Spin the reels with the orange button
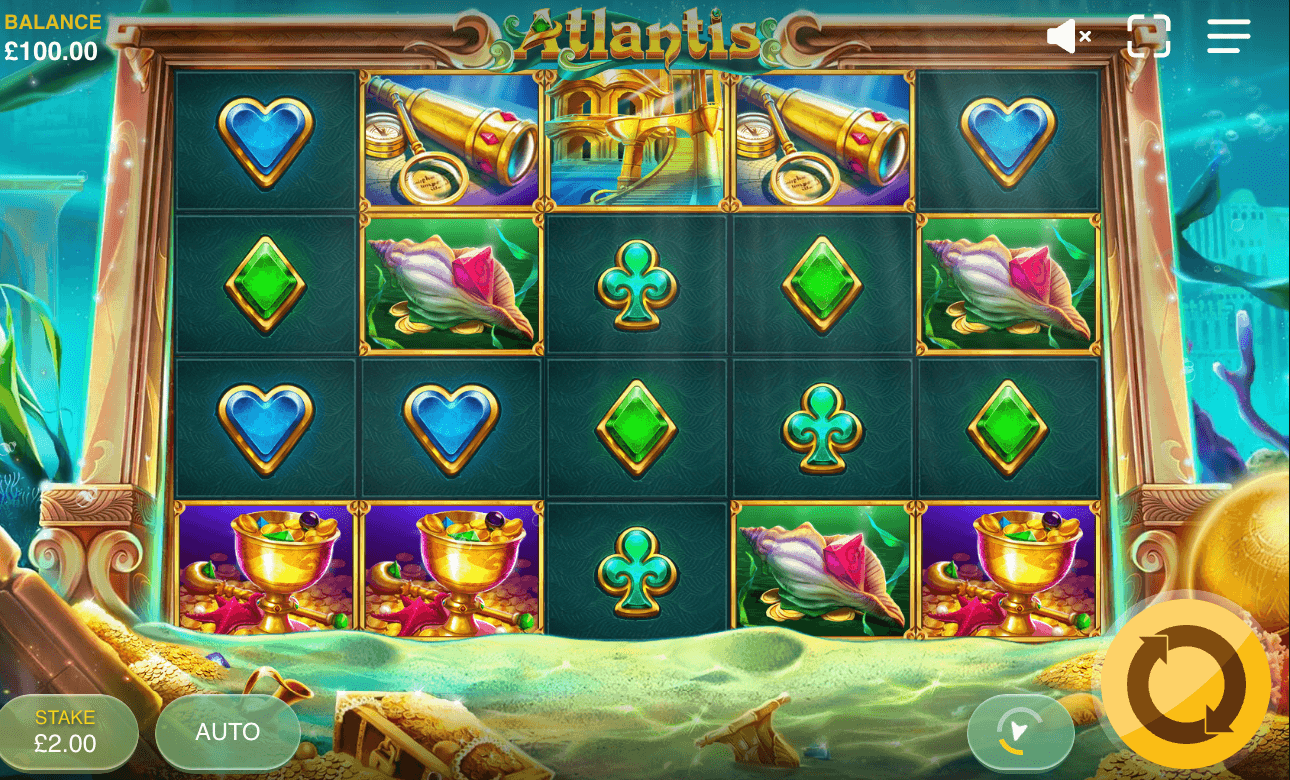 (x=1186, y=685)
